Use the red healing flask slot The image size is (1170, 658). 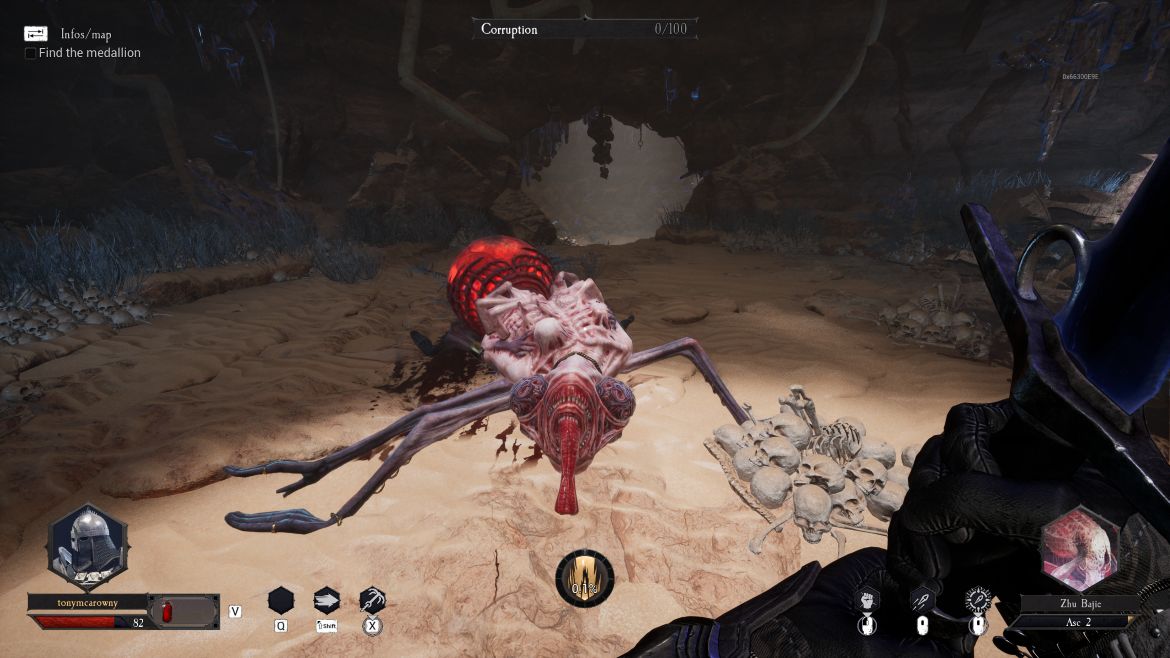(x=183, y=611)
